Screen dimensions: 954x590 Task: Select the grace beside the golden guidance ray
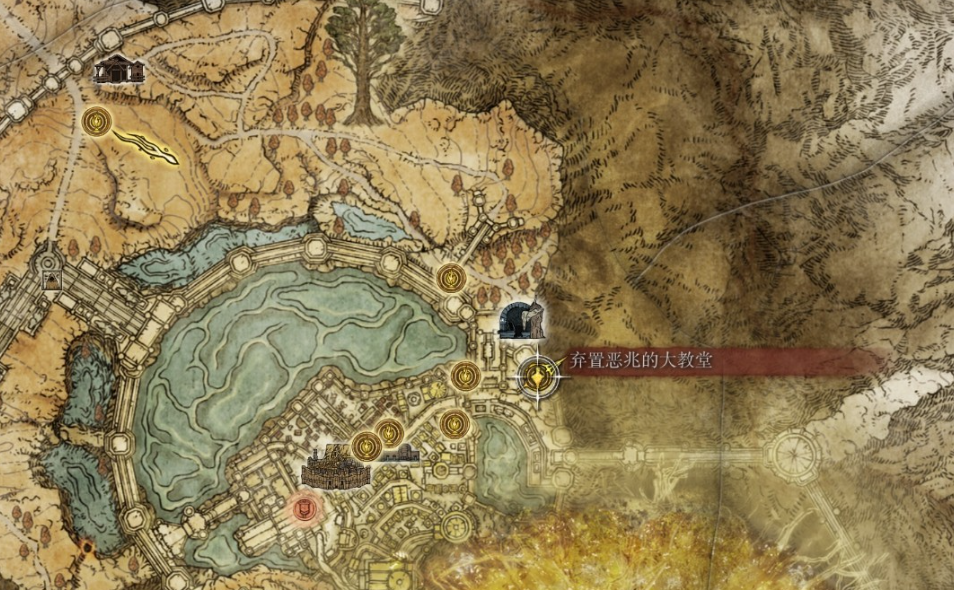(96, 122)
